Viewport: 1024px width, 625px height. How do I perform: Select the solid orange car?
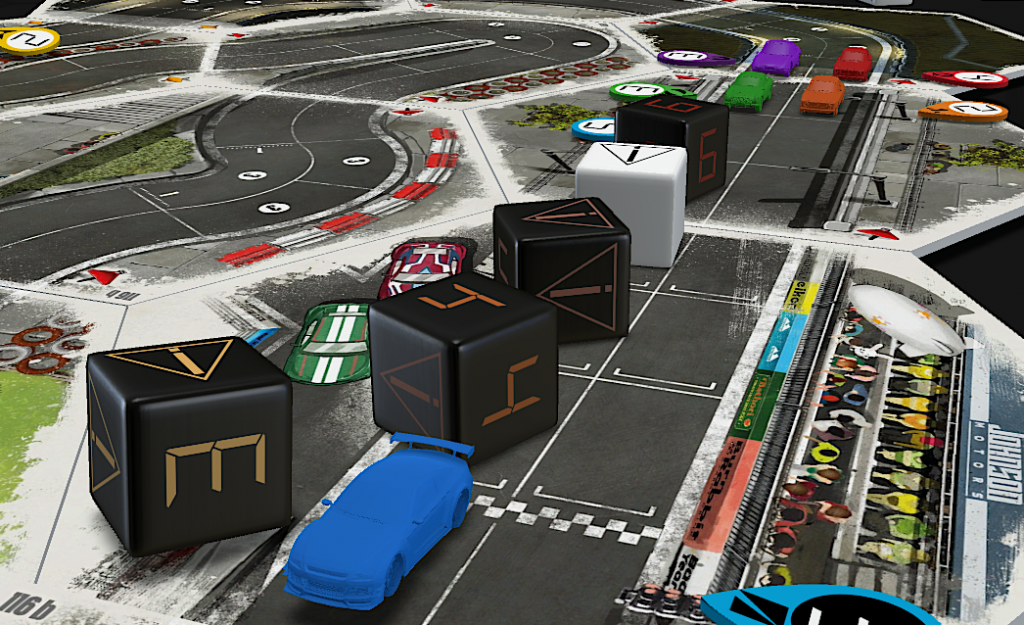tap(822, 95)
